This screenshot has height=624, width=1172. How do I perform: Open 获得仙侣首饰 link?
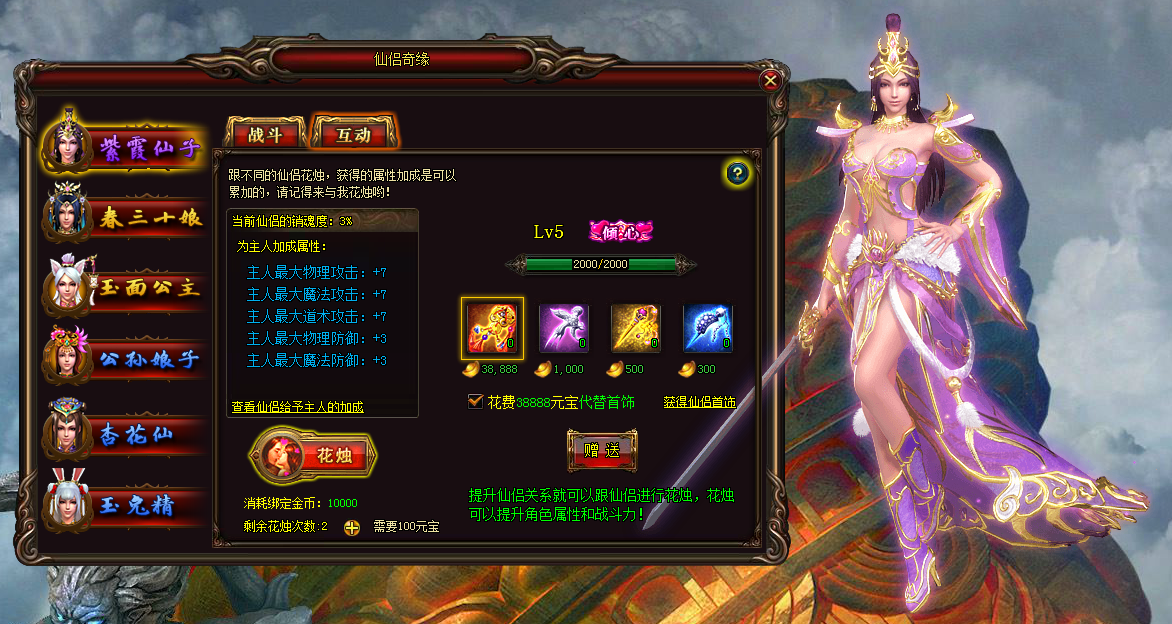699,402
